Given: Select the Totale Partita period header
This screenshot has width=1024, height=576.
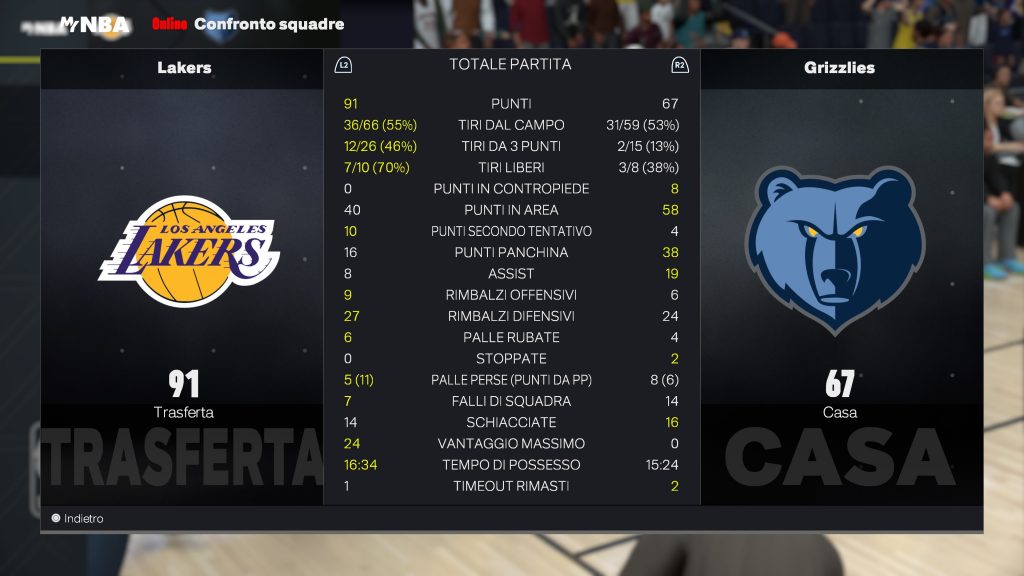Looking at the screenshot, I should [510, 64].
